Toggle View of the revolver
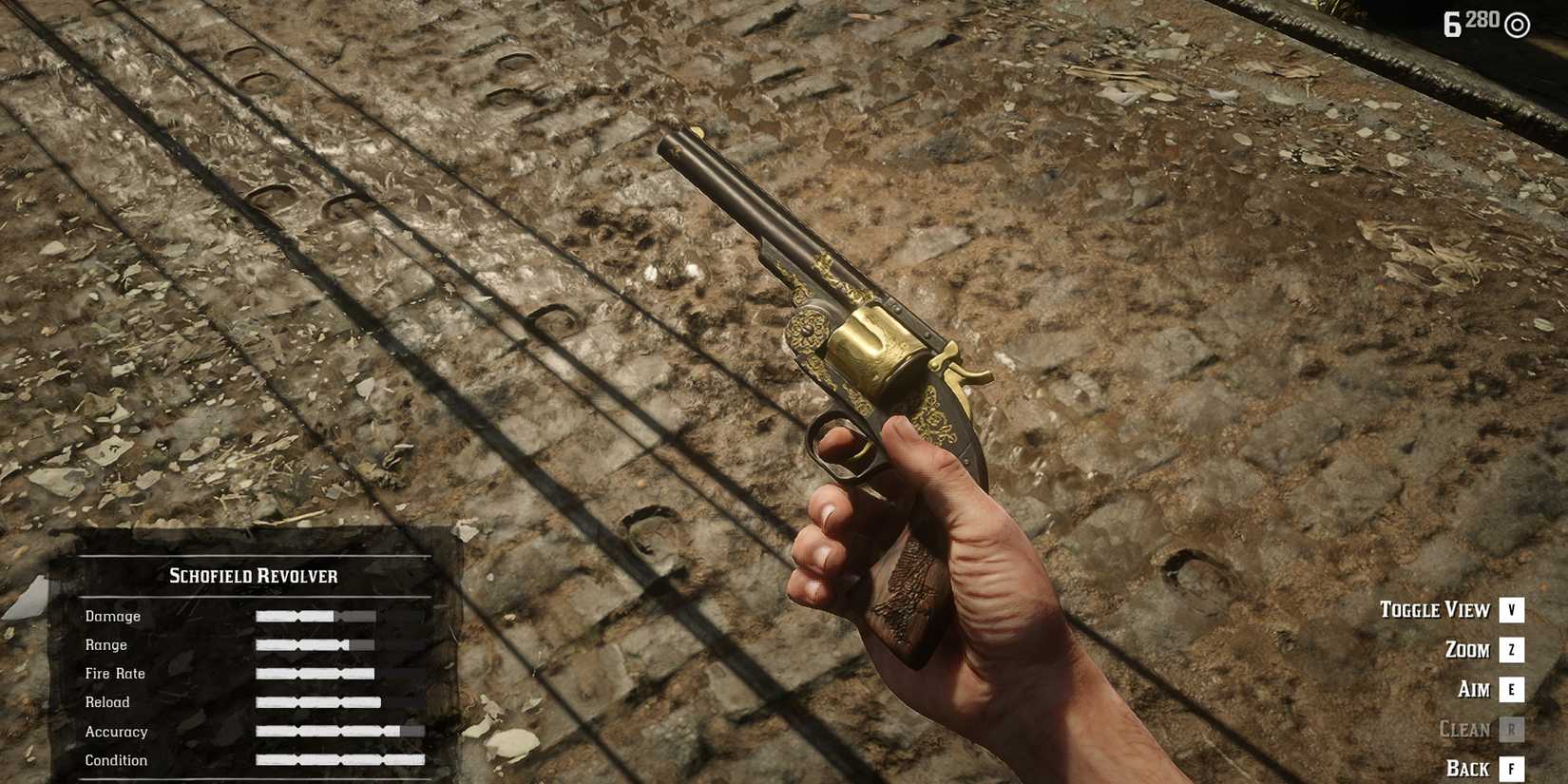The width and height of the screenshot is (1568, 784). [x=1436, y=610]
